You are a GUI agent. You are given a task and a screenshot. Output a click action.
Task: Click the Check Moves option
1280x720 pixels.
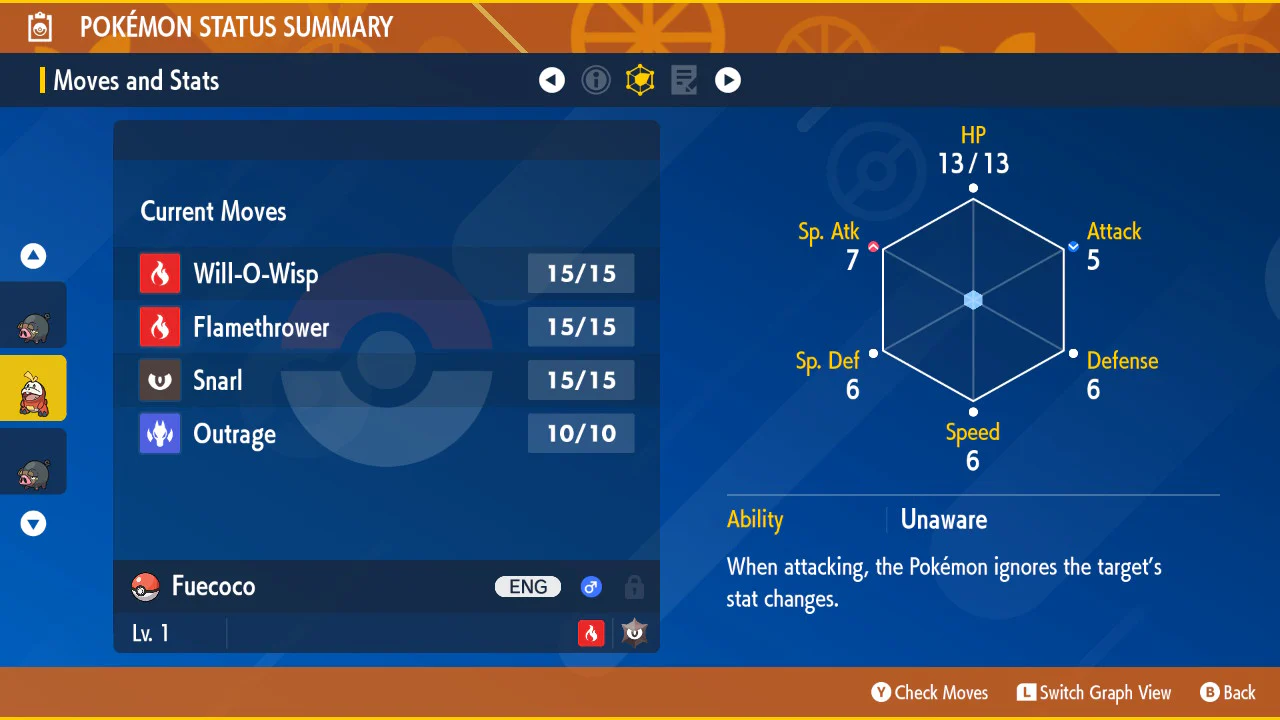pos(930,692)
